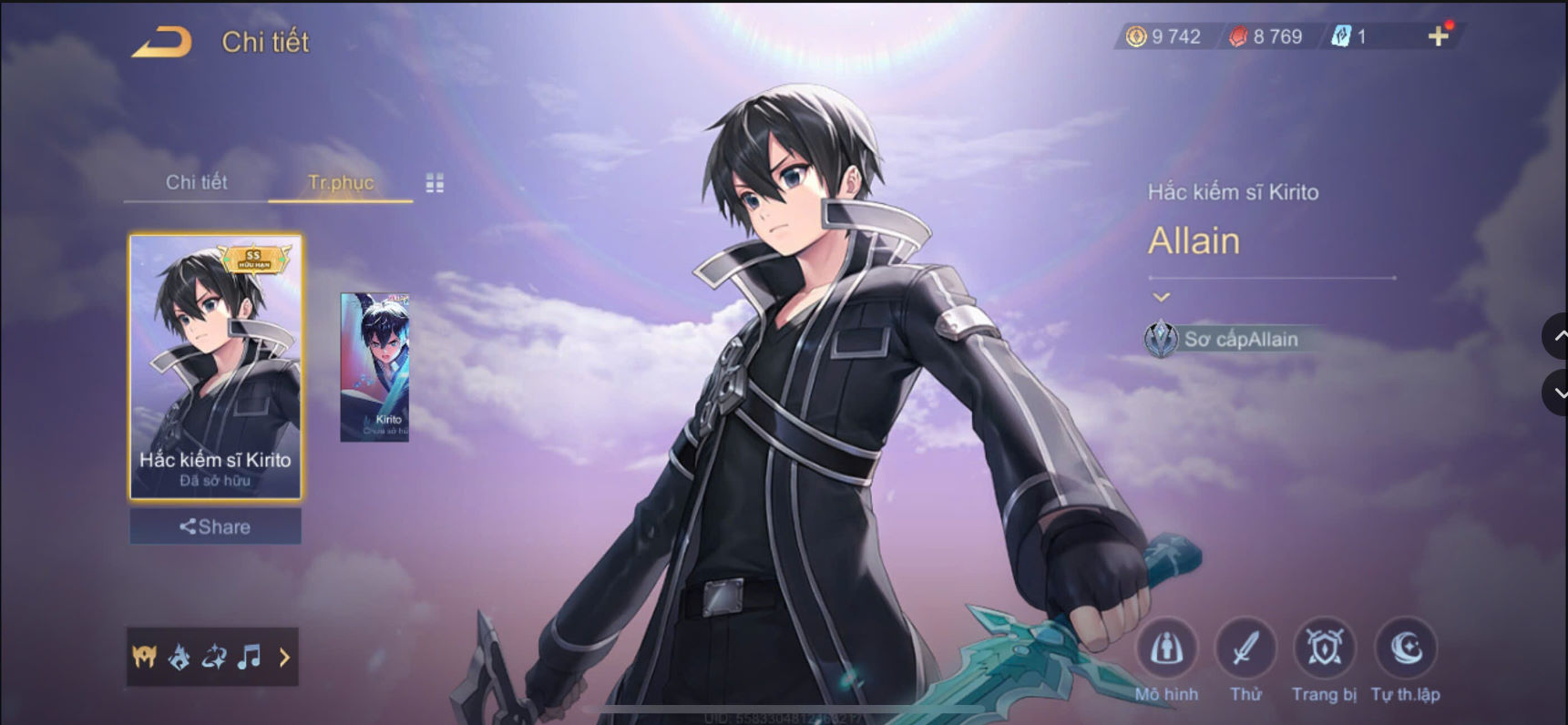Expand the chevron below the Allain skin name
1568x725 pixels.
click(1161, 296)
